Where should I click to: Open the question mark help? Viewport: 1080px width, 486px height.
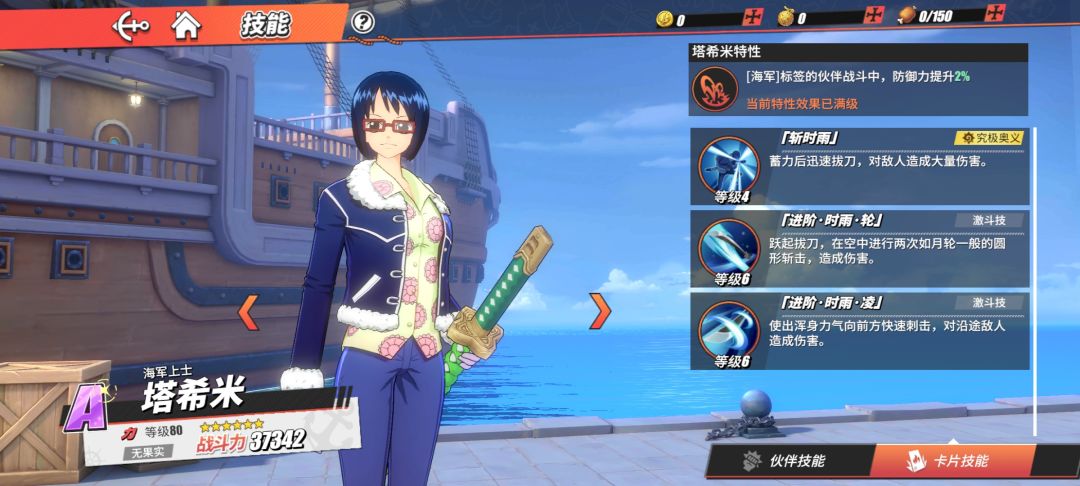(x=363, y=22)
